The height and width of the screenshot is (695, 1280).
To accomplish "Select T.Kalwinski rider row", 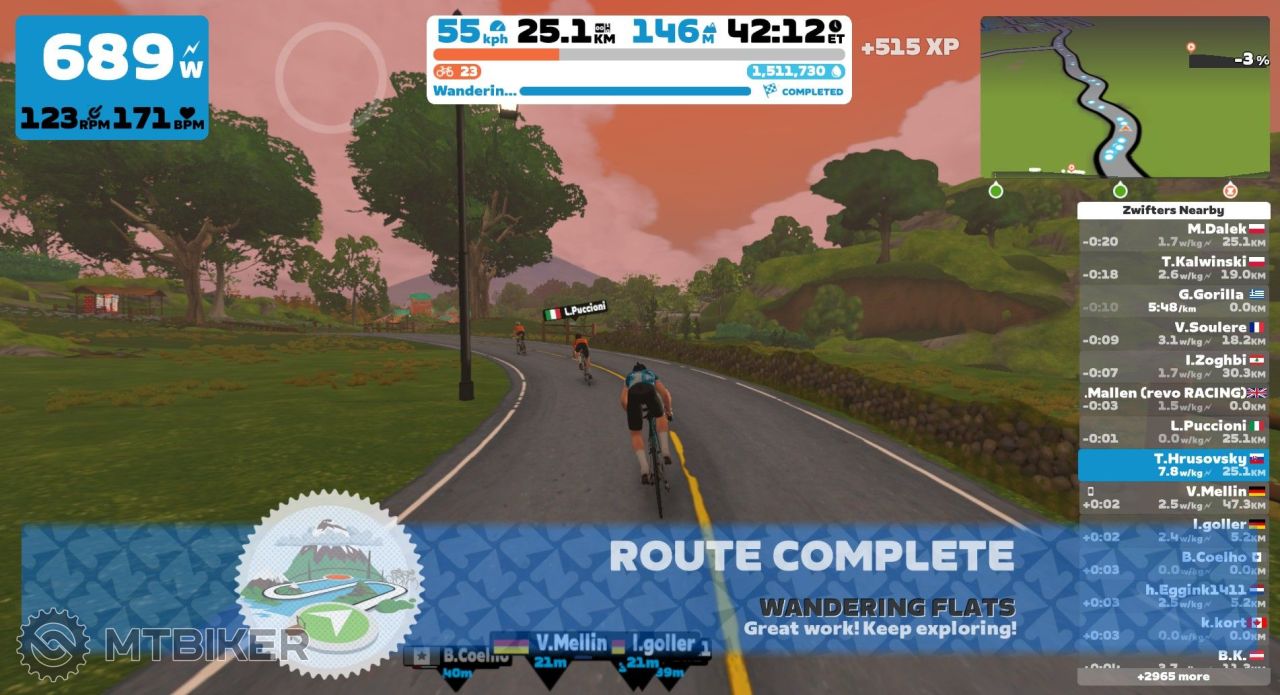I will (x=1174, y=267).
